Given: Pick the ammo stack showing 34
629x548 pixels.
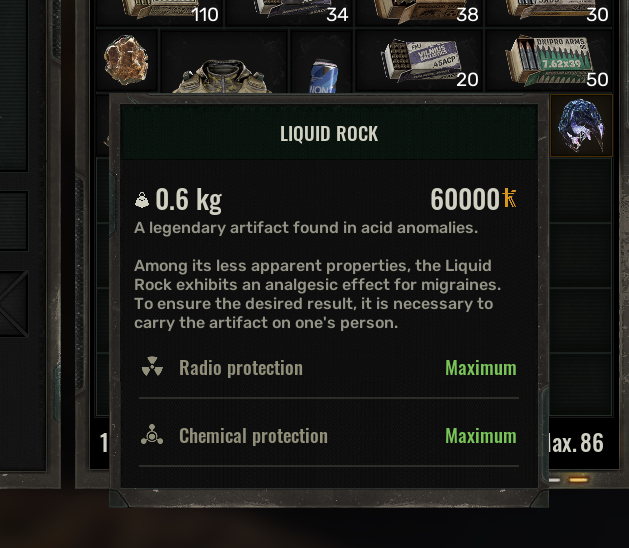Looking at the screenshot, I should [x=290, y=11].
